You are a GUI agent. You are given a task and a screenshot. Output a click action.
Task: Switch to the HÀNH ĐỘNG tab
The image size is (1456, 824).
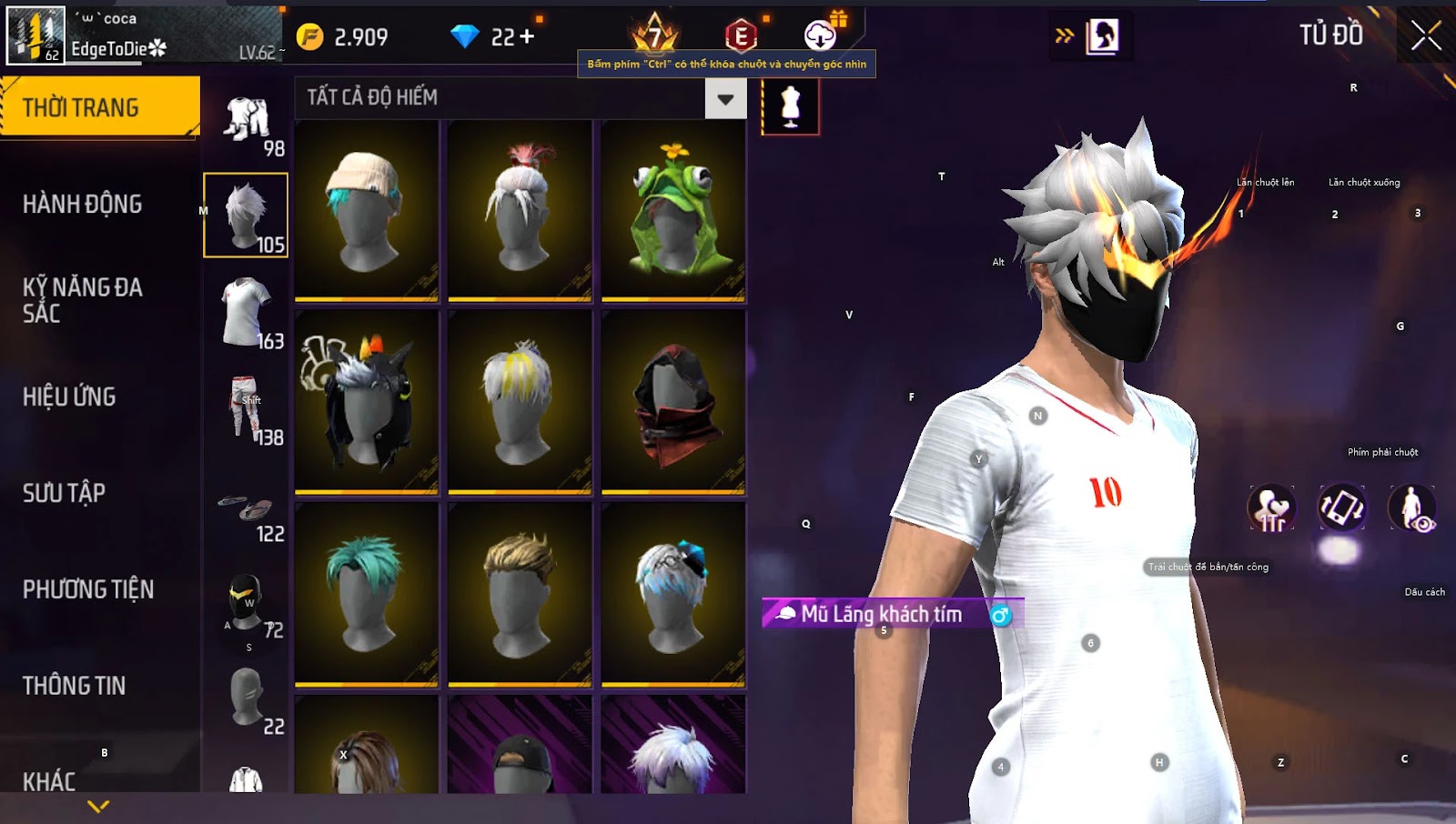click(83, 204)
